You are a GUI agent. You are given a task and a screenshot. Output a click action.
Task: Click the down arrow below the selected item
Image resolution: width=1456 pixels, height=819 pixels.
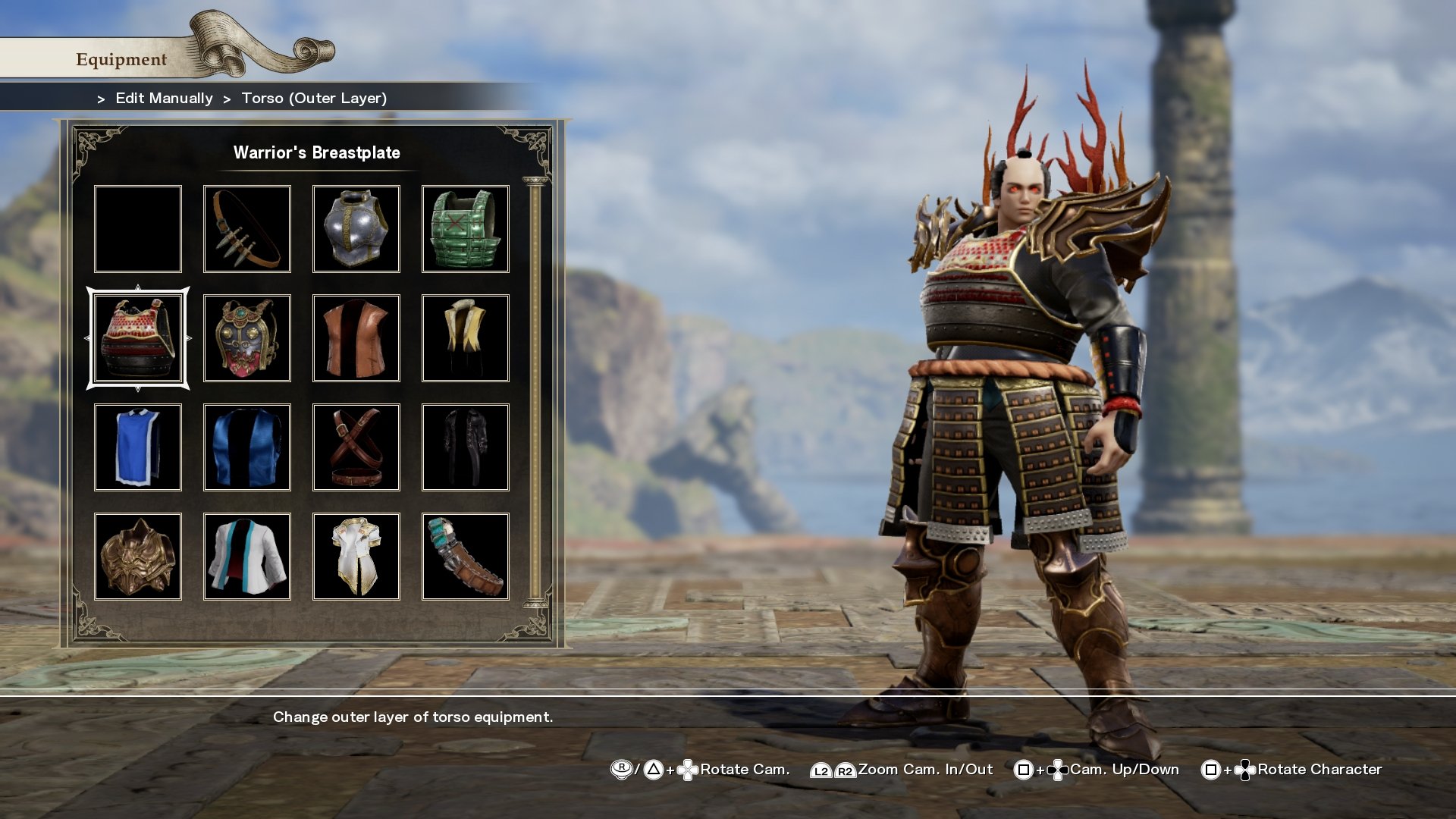tap(137, 388)
